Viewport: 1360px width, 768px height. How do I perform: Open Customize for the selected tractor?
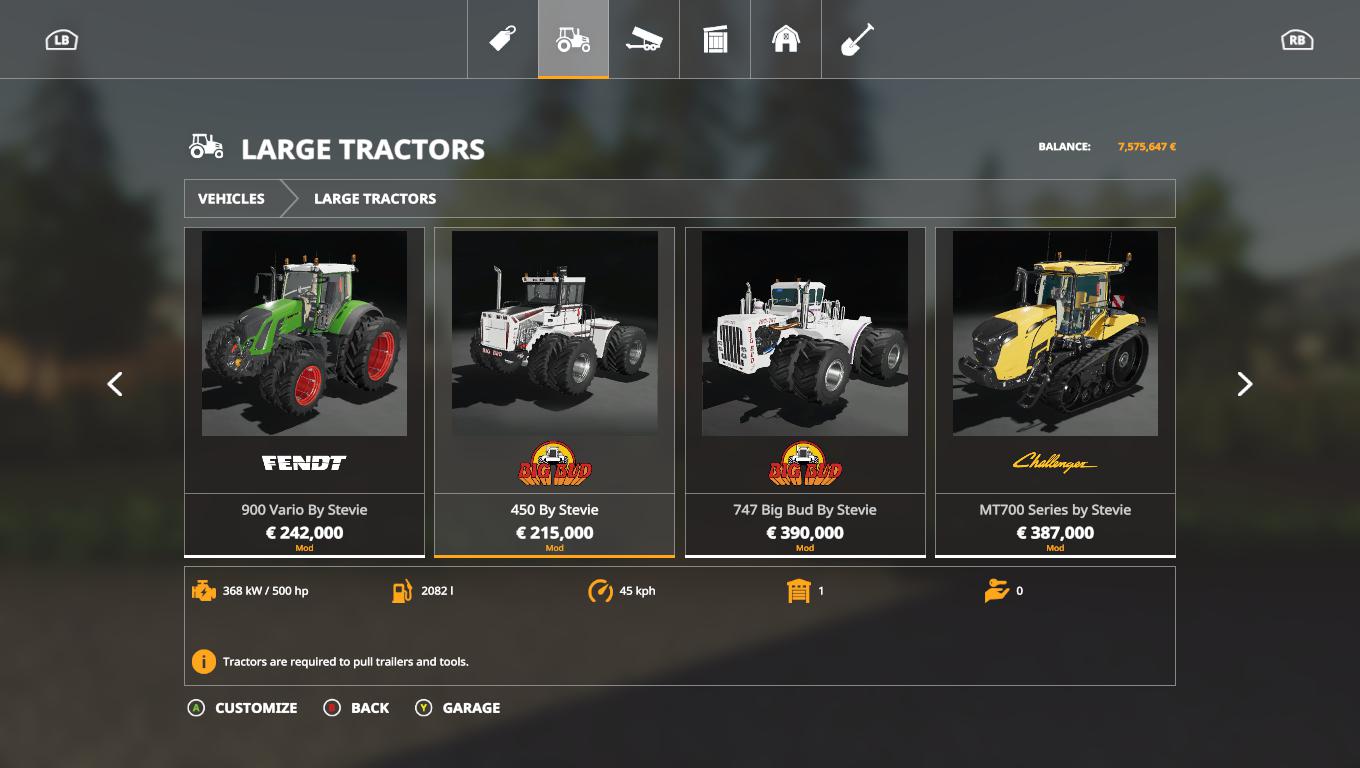(243, 708)
